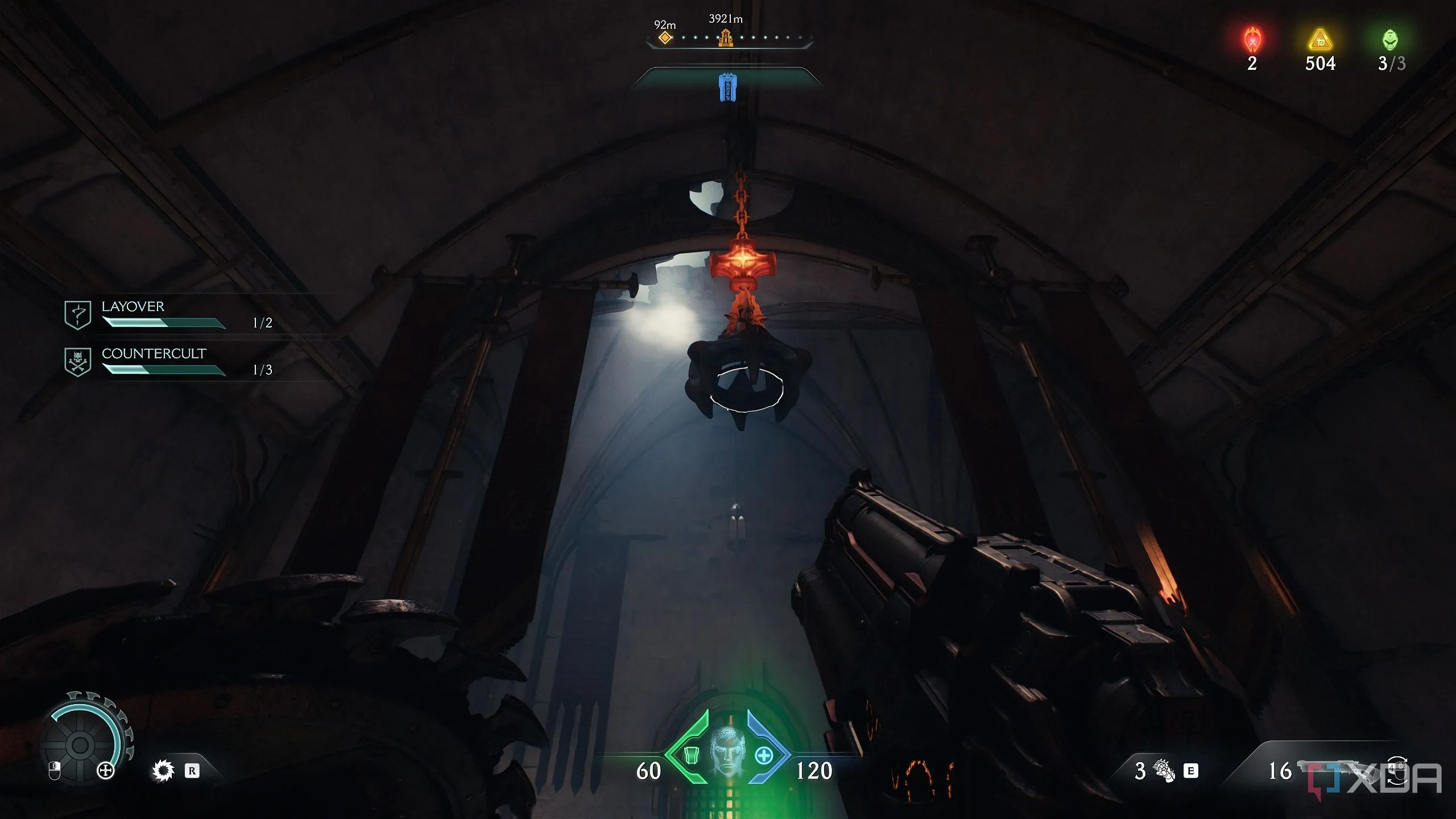1456x819 pixels.
Task: Select the diamond waypoint marker on the compass
Action: pos(665,38)
